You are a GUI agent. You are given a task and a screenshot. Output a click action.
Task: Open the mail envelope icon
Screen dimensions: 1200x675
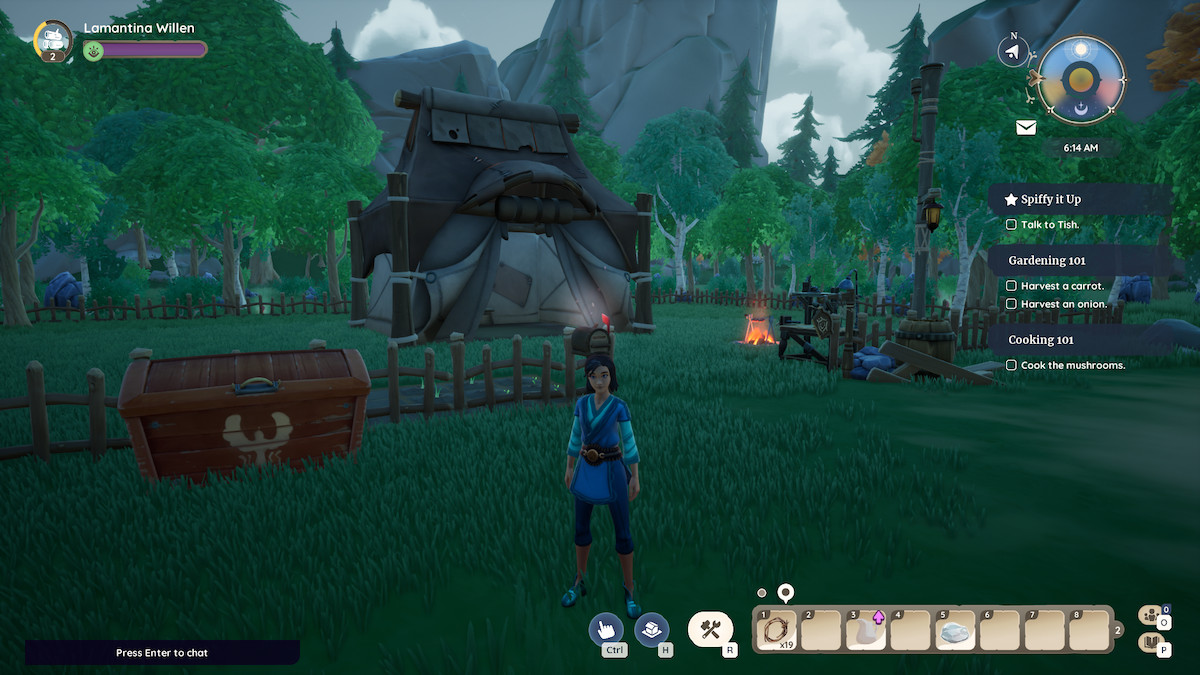(x=1026, y=127)
